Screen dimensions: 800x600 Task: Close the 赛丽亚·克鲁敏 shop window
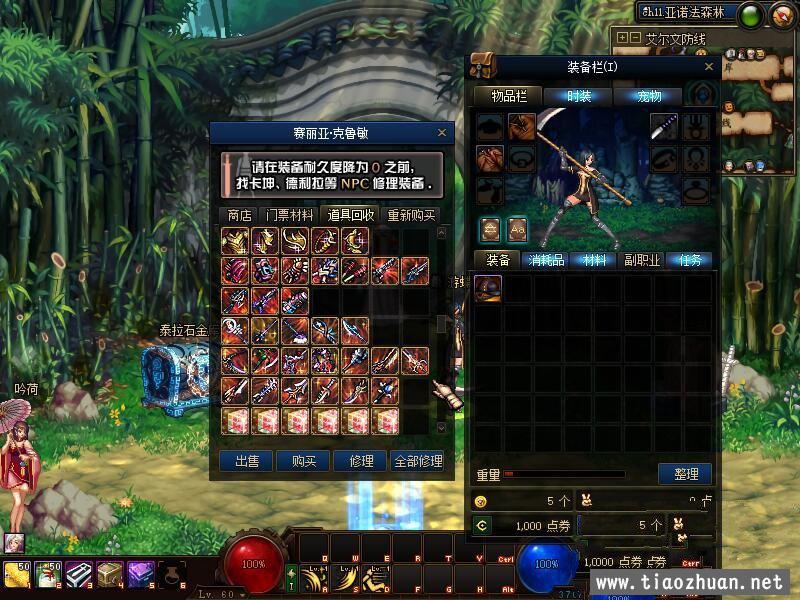coord(442,132)
